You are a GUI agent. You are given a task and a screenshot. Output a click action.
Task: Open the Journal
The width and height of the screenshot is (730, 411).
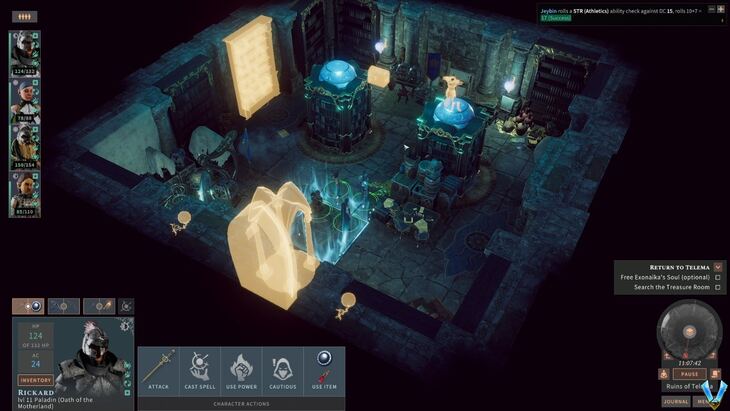pyautogui.click(x=676, y=401)
